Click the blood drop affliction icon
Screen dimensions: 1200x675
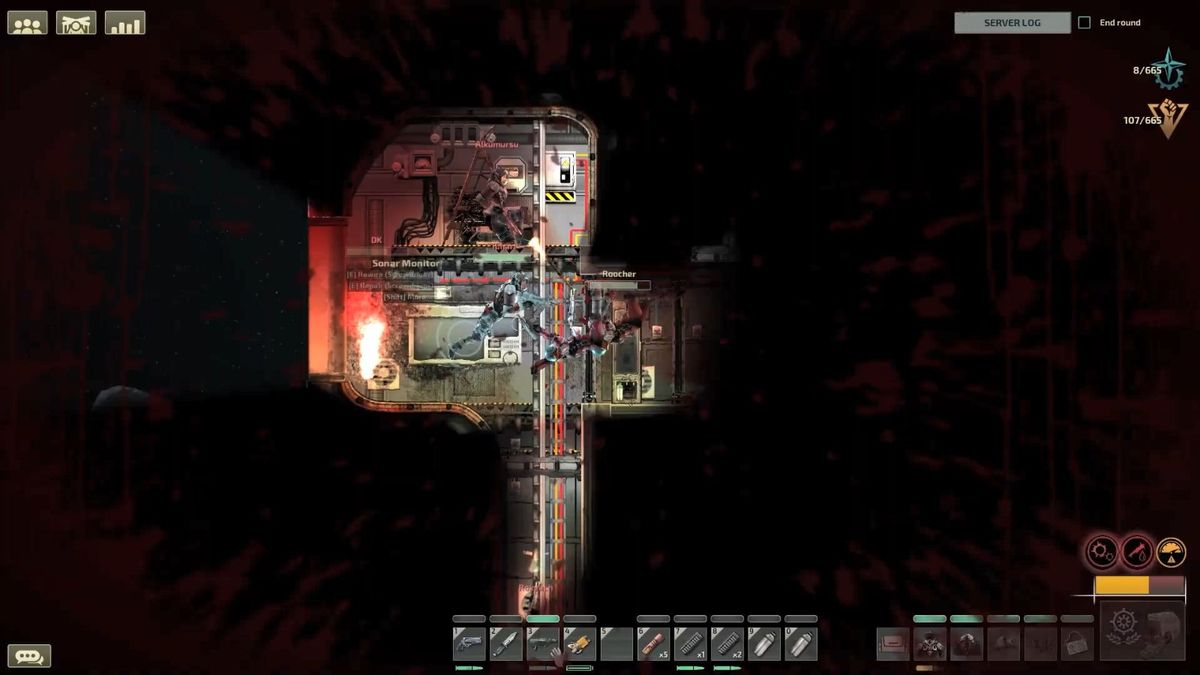[1137, 551]
